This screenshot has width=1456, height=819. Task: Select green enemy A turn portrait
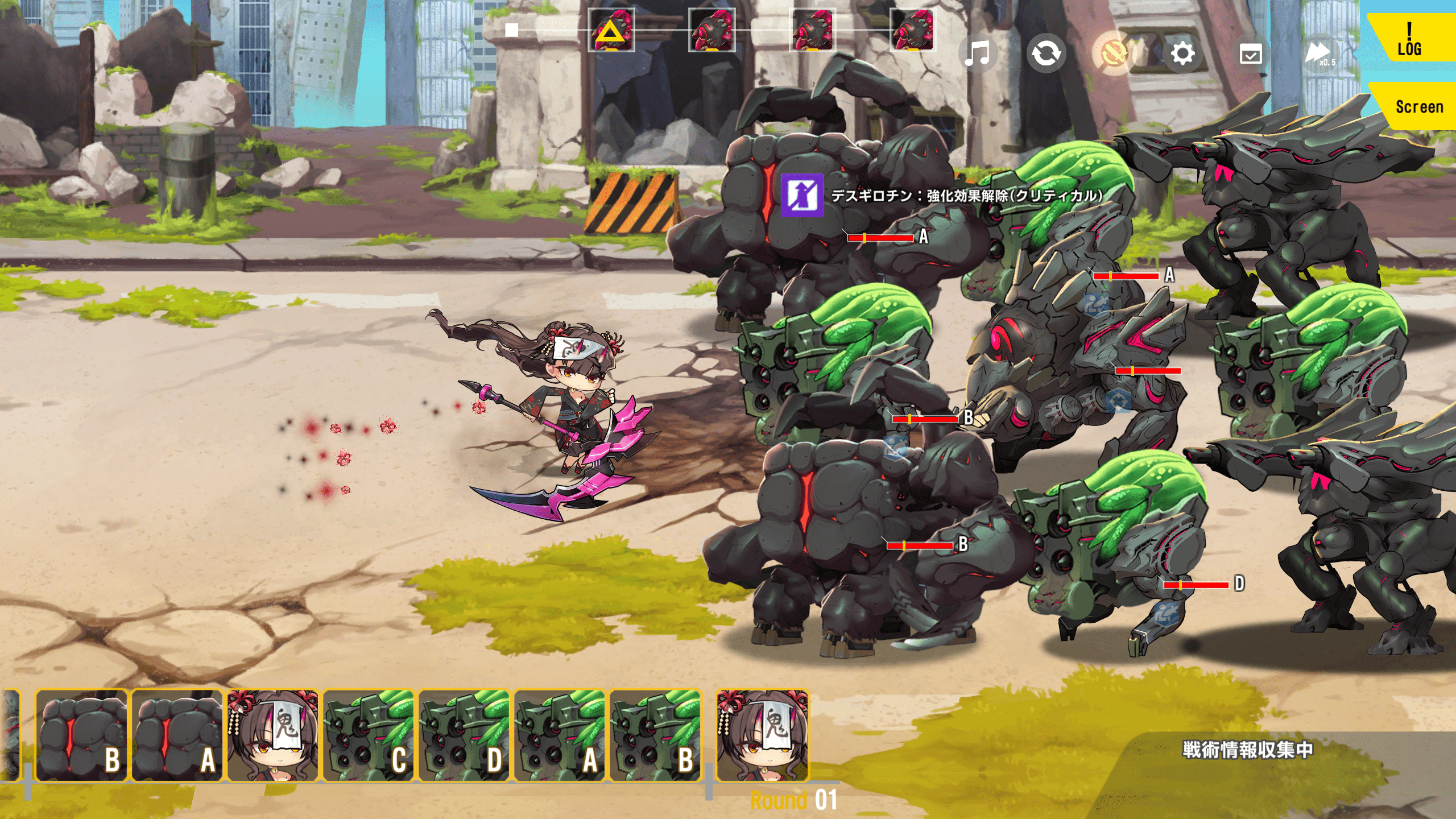[560, 736]
